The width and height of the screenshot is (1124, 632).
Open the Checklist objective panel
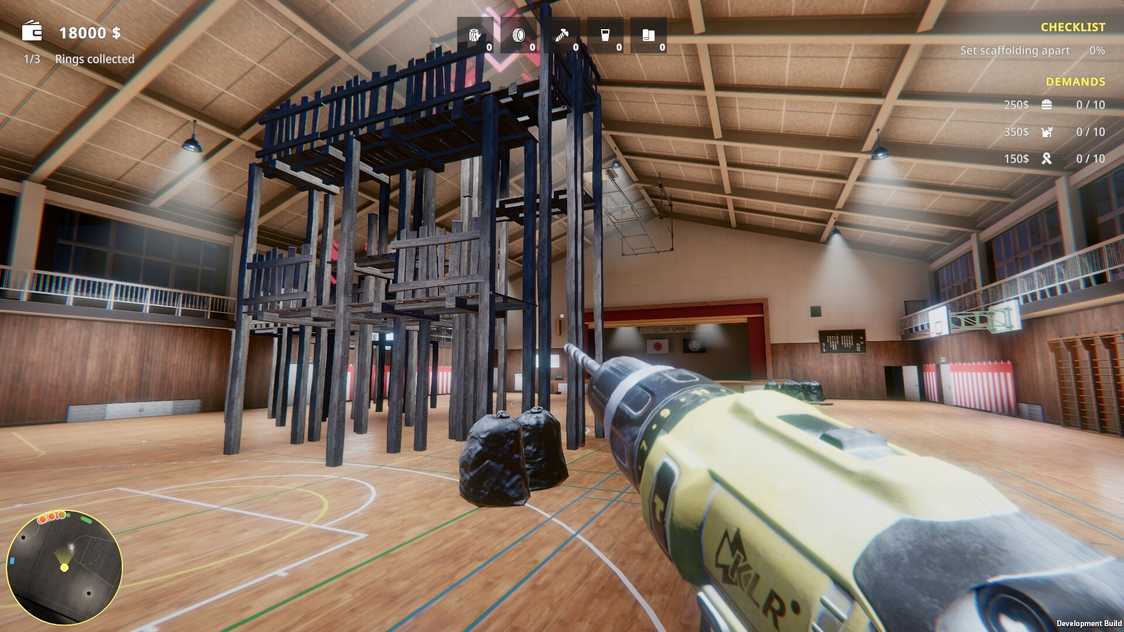tap(1072, 27)
